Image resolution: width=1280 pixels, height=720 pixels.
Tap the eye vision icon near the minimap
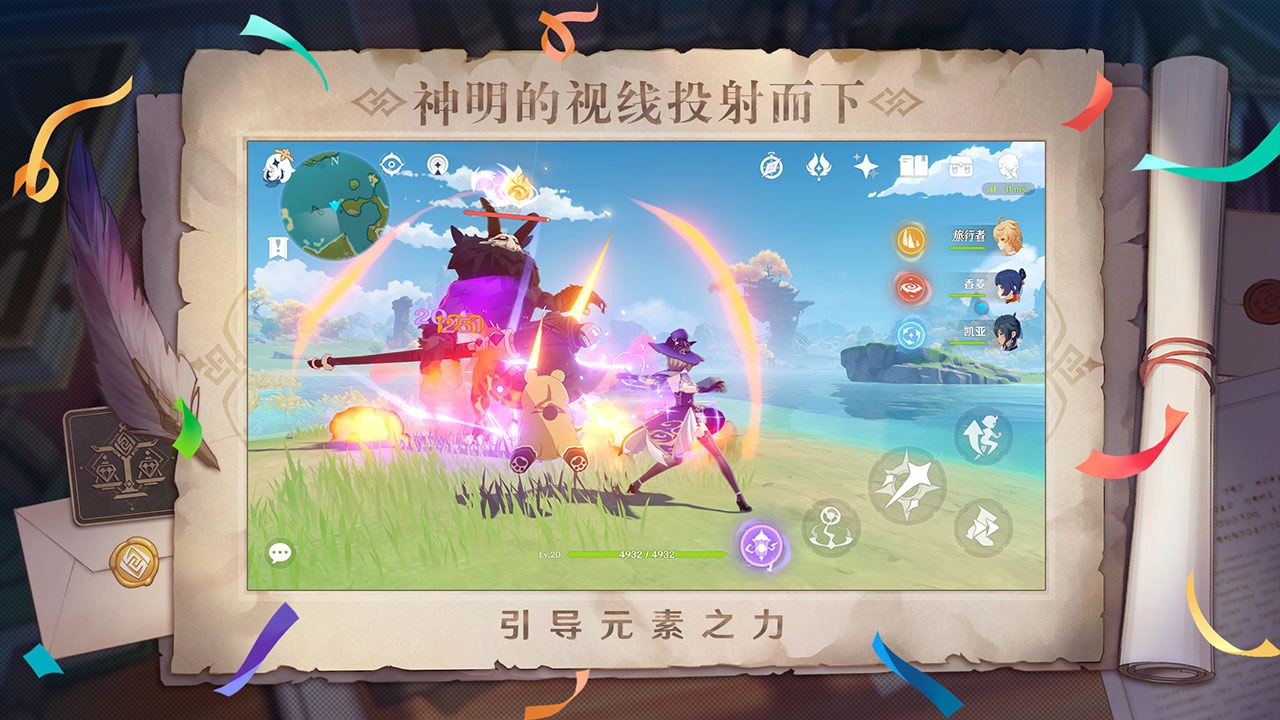[392, 163]
